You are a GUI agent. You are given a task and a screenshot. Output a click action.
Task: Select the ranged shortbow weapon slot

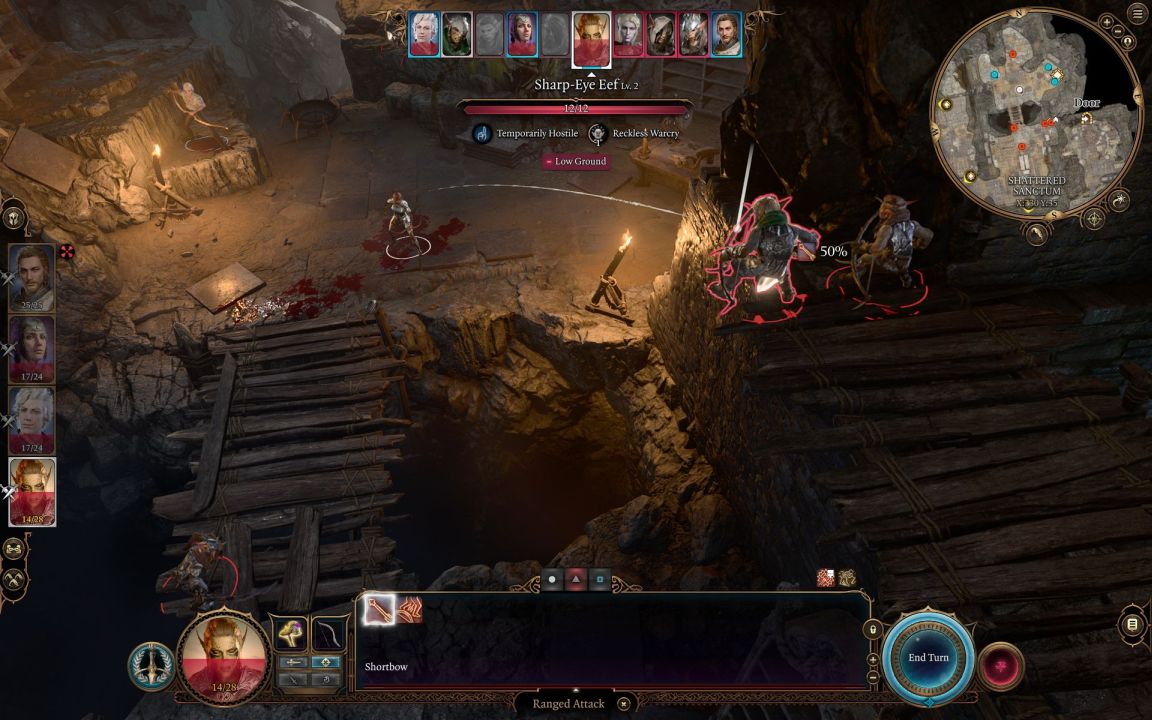(x=328, y=633)
